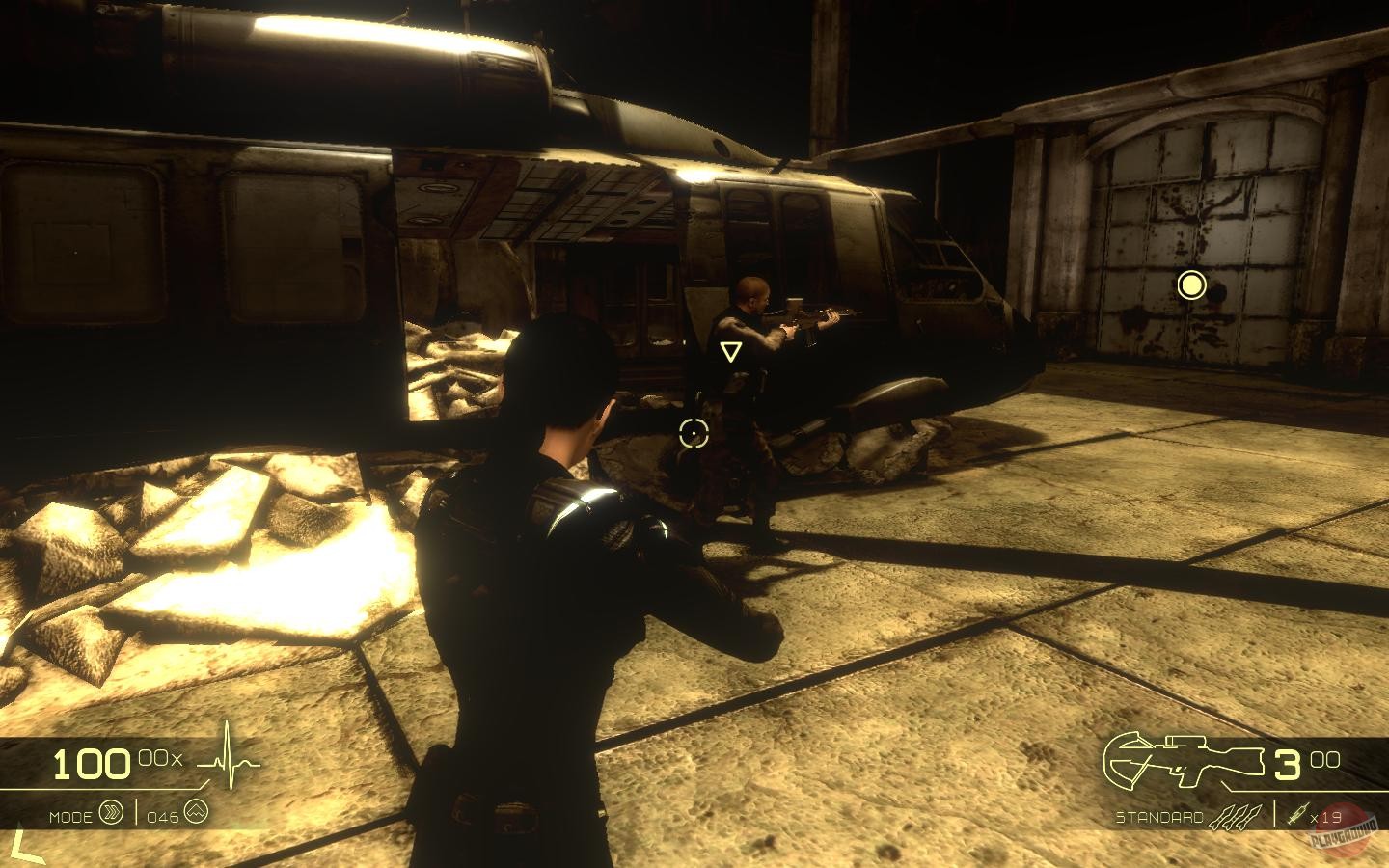Click the MODE double-chevron icon

pyautogui.click(x=109, y=813)
